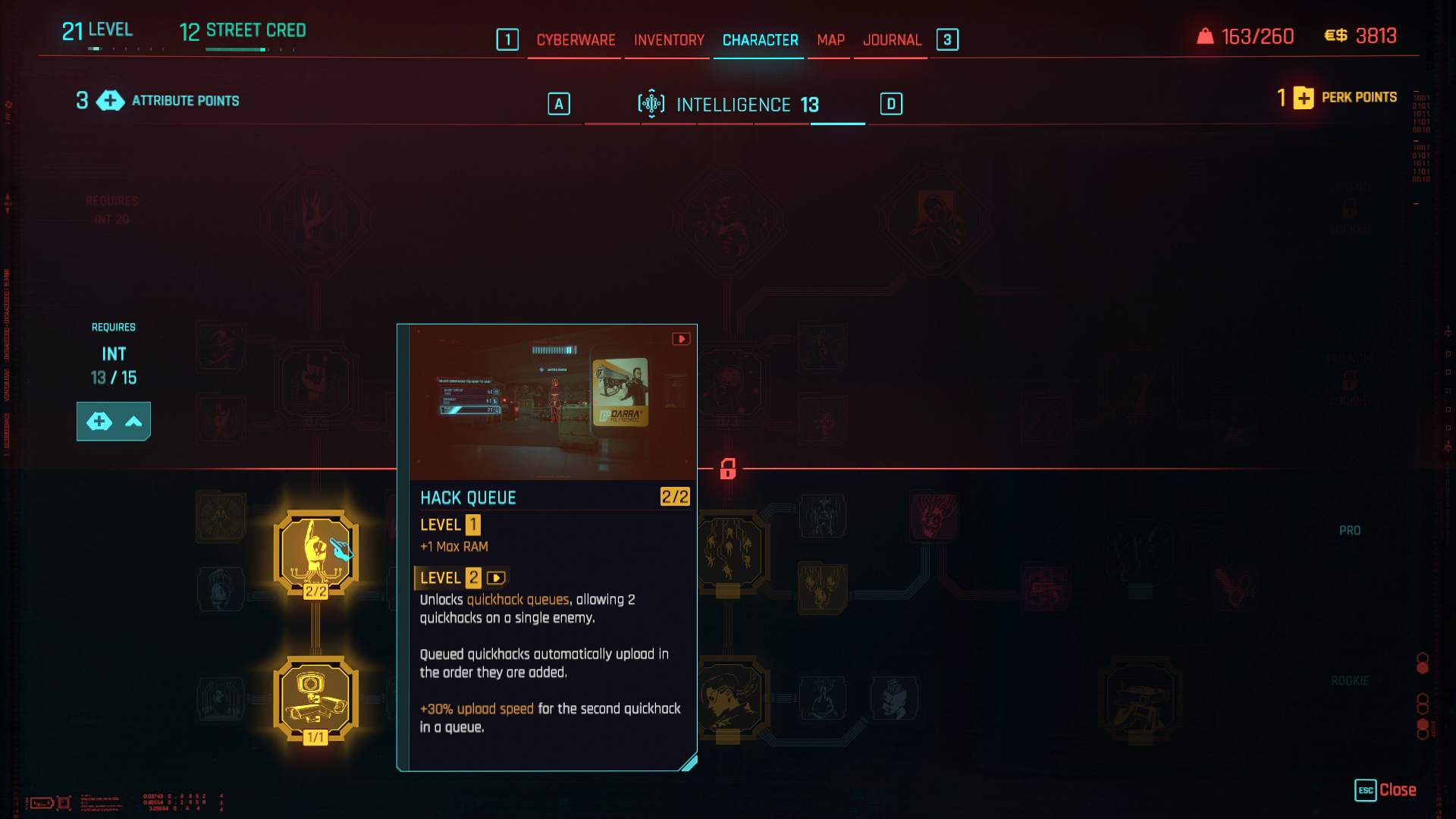Click the red padlock on the tier divider

[726, 470]
